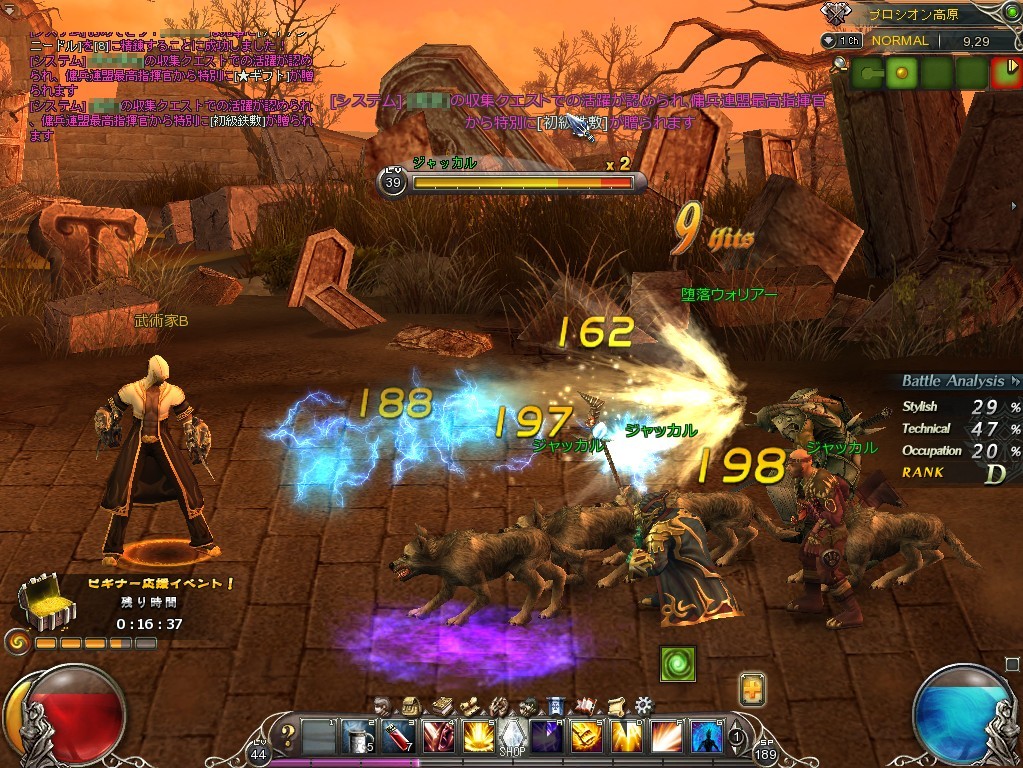Screen dimensions: 1023x768
Task: Open the spellbook menu icon
Action: 440,705
